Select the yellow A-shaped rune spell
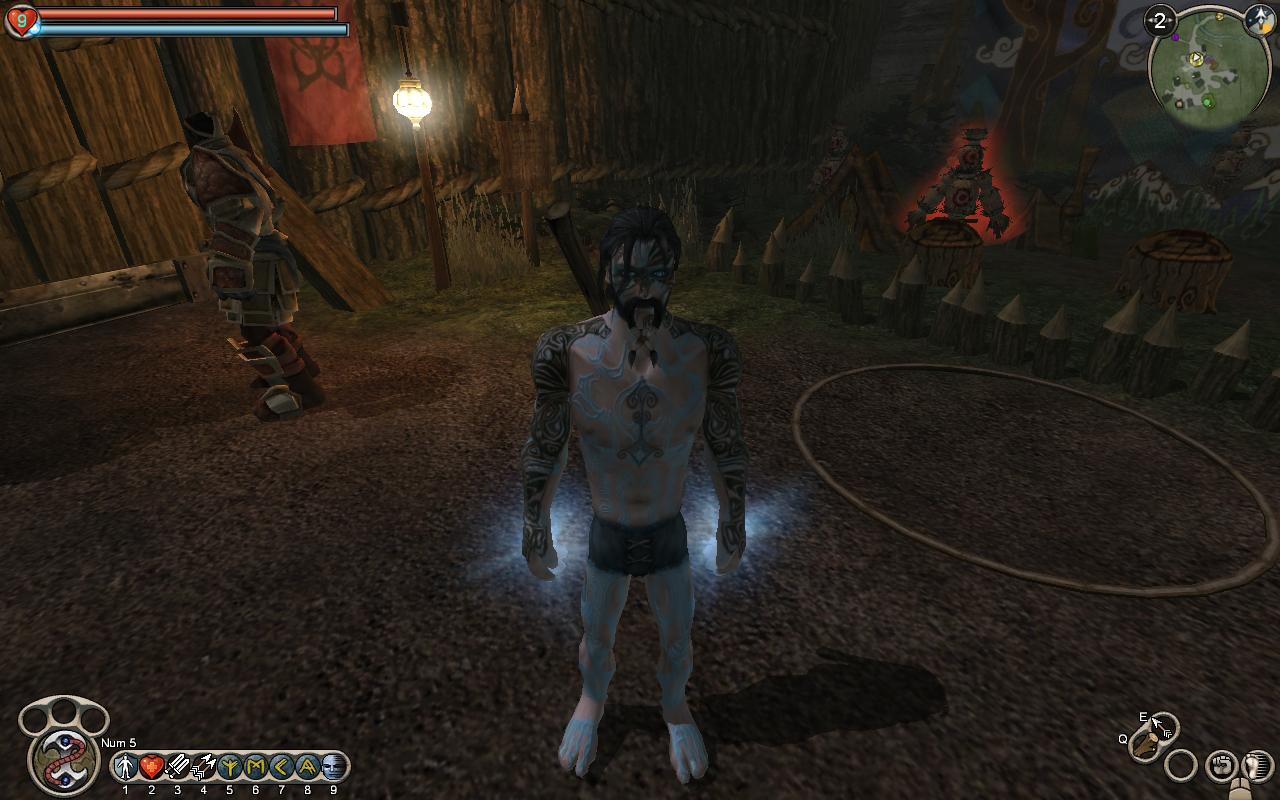 click(x=307, y=767)
